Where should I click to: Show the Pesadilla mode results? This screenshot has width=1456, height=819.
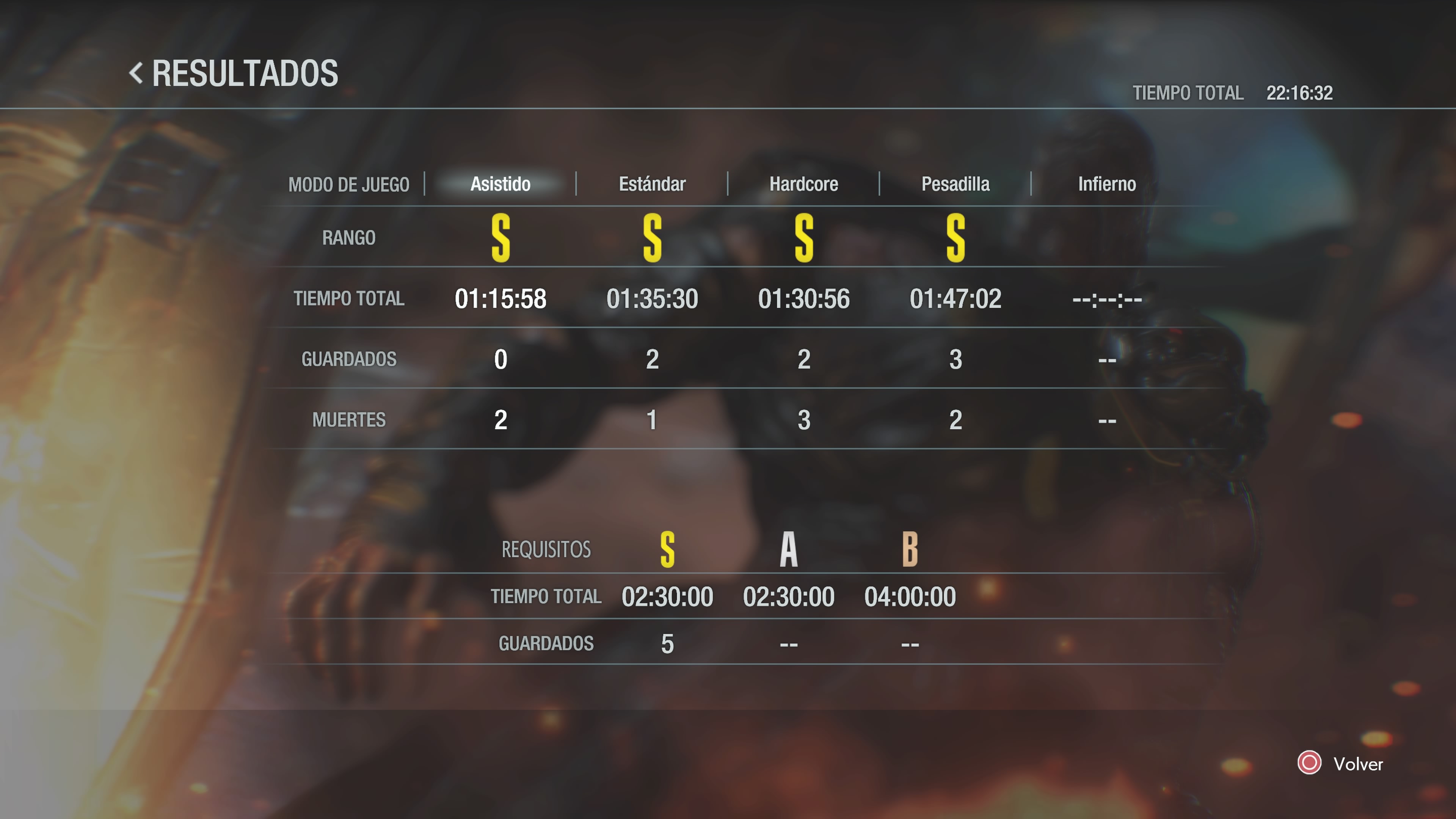955,184
